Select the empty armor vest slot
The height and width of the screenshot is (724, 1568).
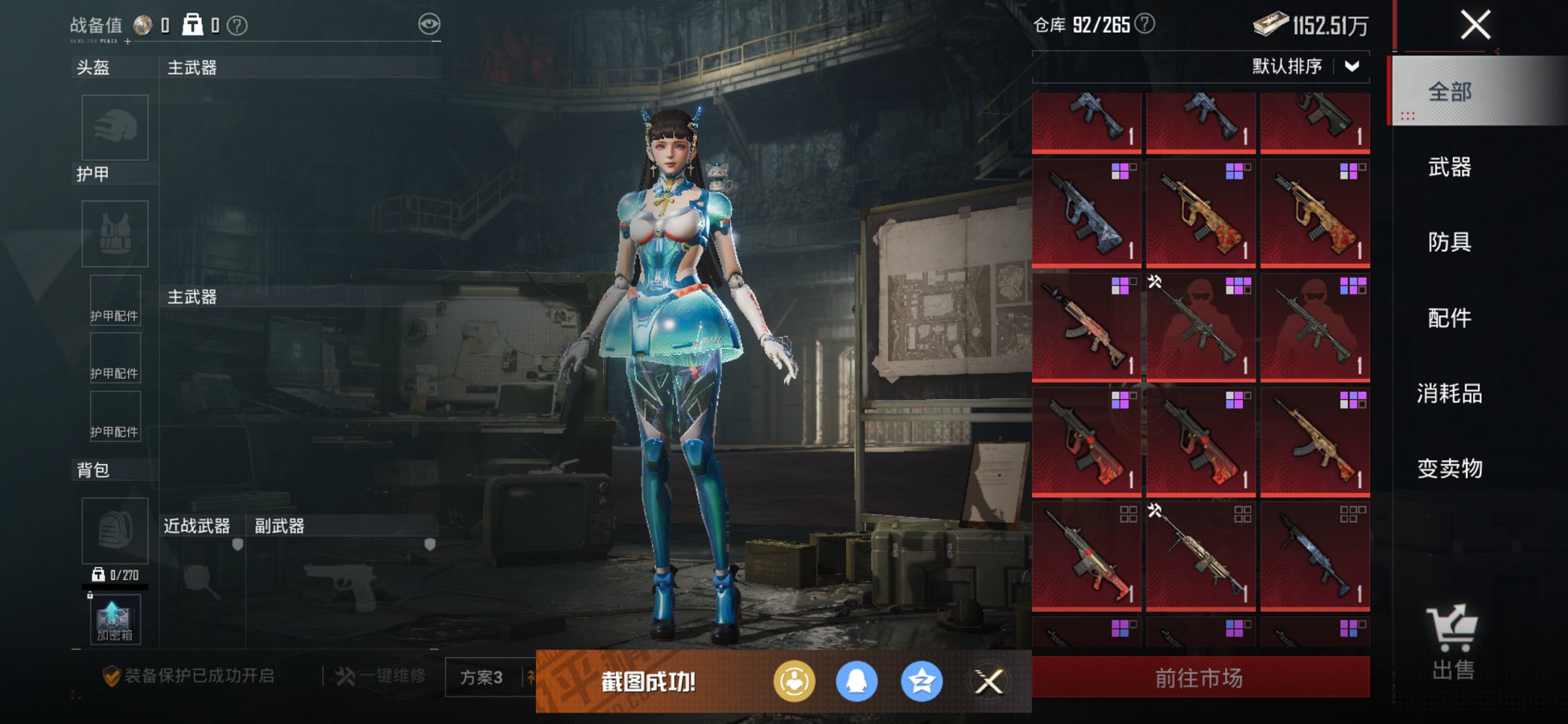point(115,234)
